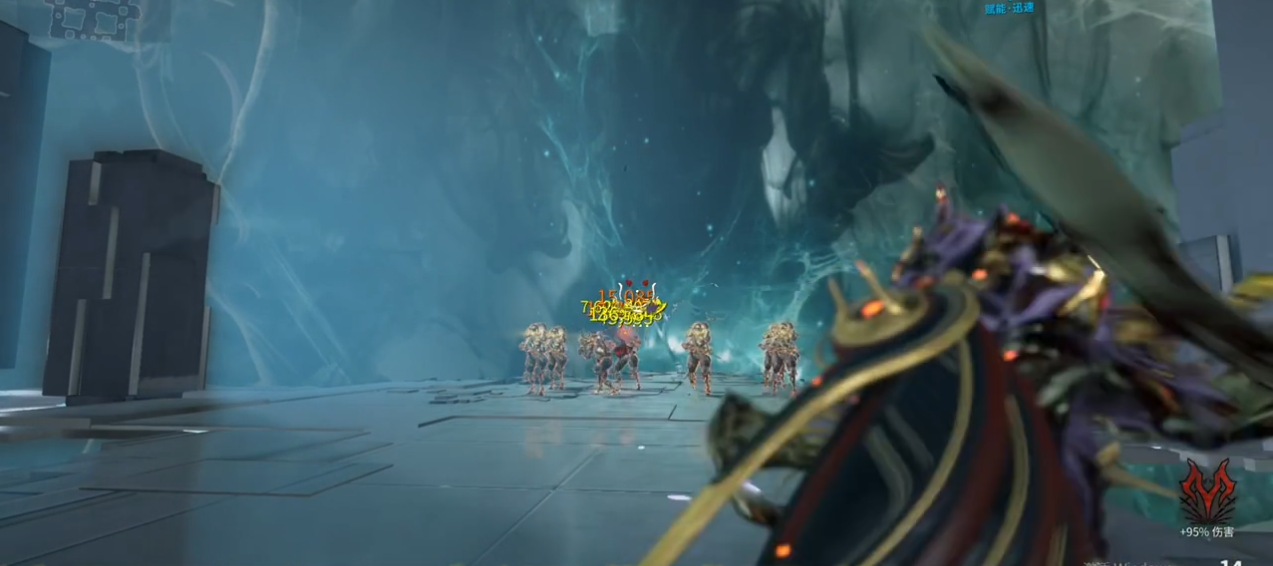
Task: Click the minimap room layout
Action: click(95, 17)
